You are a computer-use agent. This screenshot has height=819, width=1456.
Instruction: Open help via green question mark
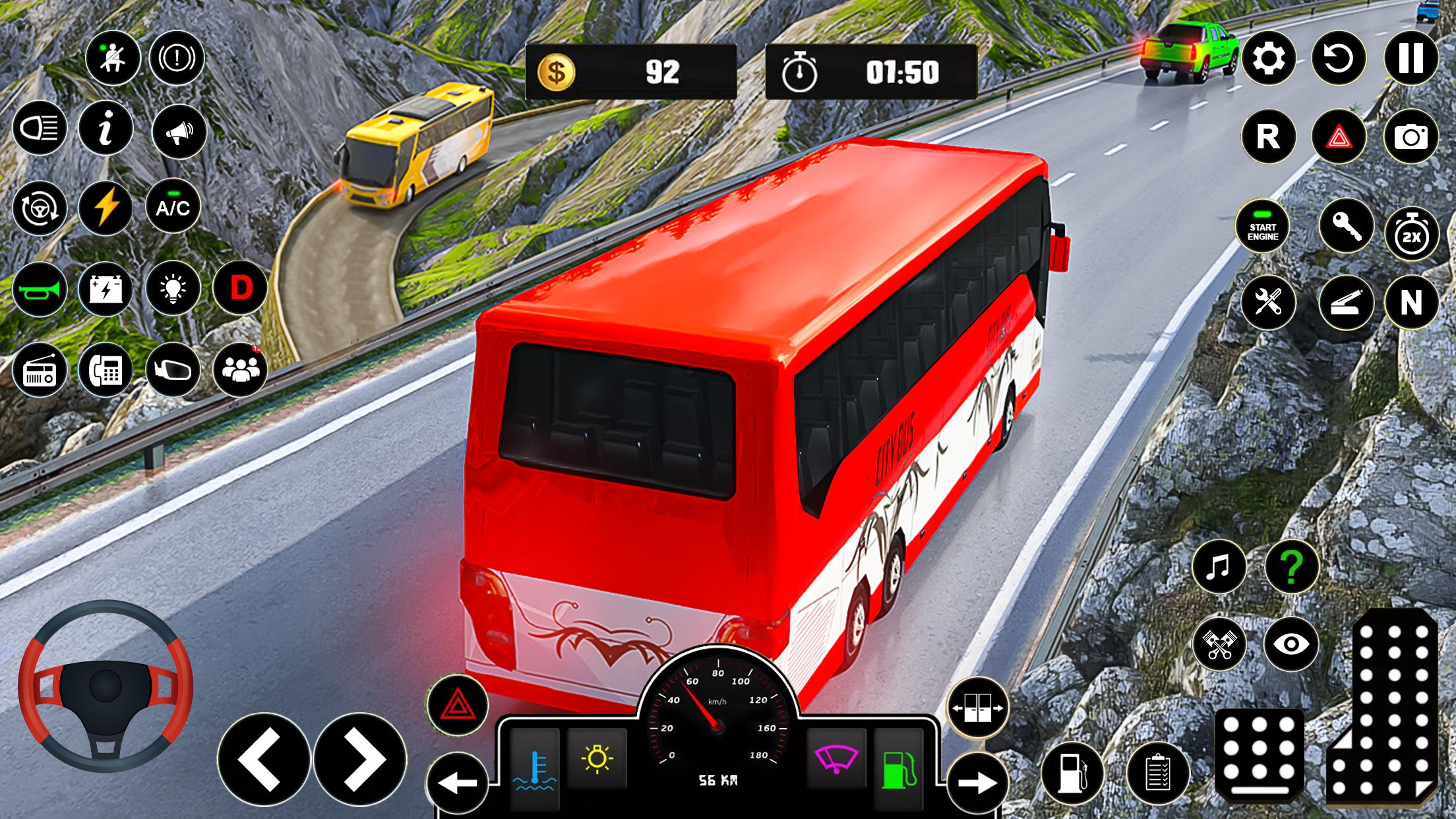[1291, 566]
